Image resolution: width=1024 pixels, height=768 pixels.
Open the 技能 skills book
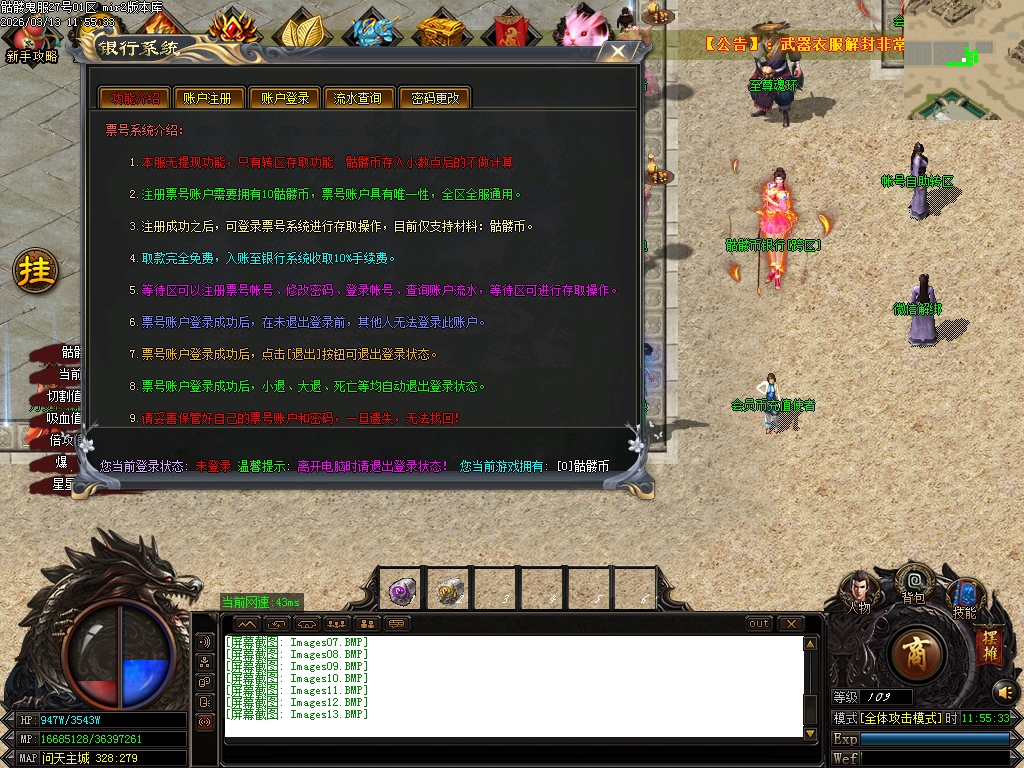(965, 598)
